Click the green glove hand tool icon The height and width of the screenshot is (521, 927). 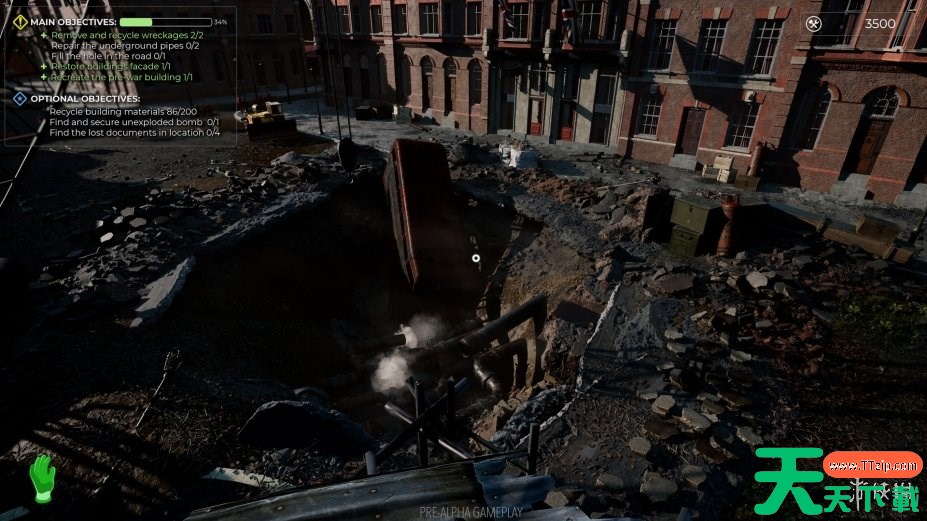(41, 477)
